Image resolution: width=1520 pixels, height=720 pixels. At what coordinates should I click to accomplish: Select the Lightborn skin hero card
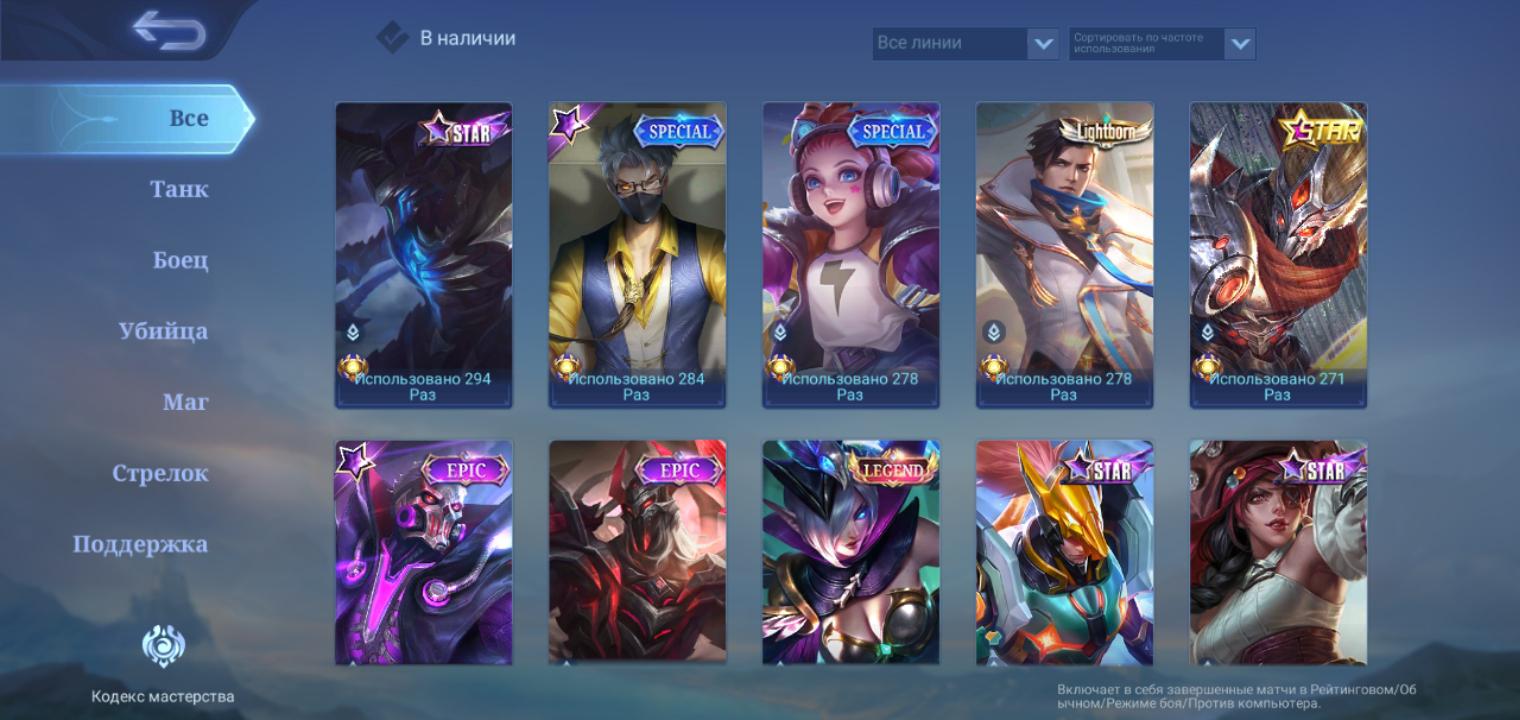1064,255
